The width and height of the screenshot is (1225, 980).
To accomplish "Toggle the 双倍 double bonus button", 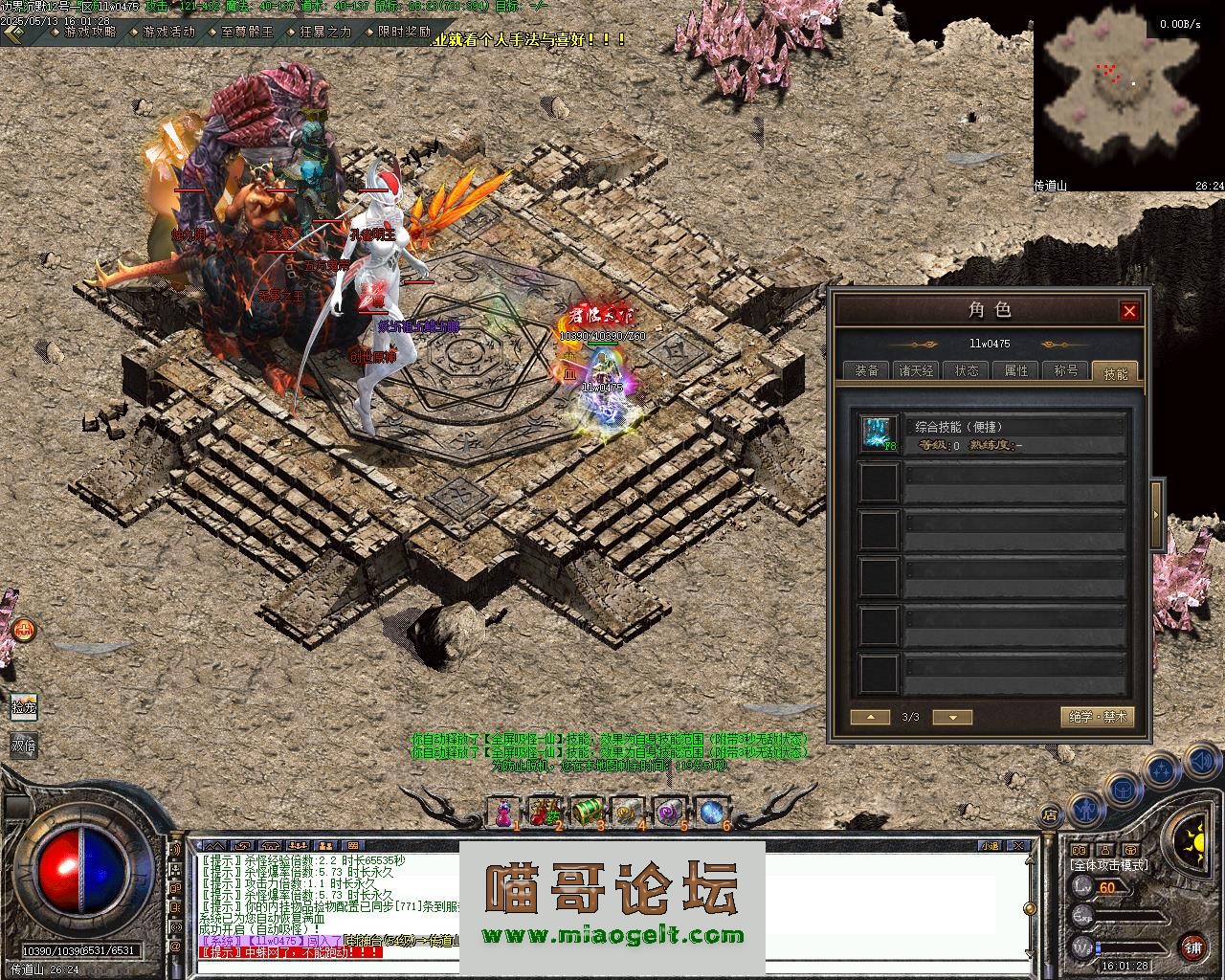I will [24, 745].
